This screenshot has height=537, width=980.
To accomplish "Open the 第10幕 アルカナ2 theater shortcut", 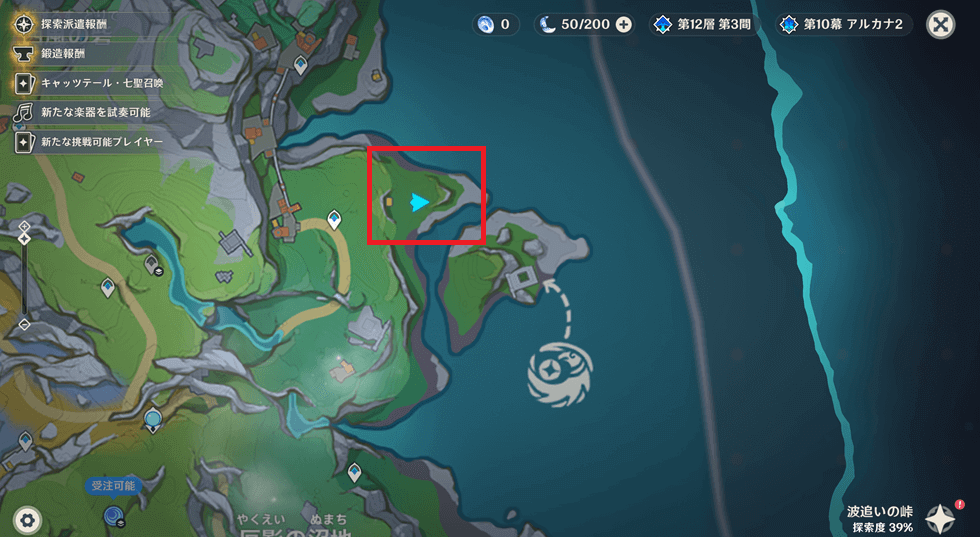I will (x=845, y=24).
